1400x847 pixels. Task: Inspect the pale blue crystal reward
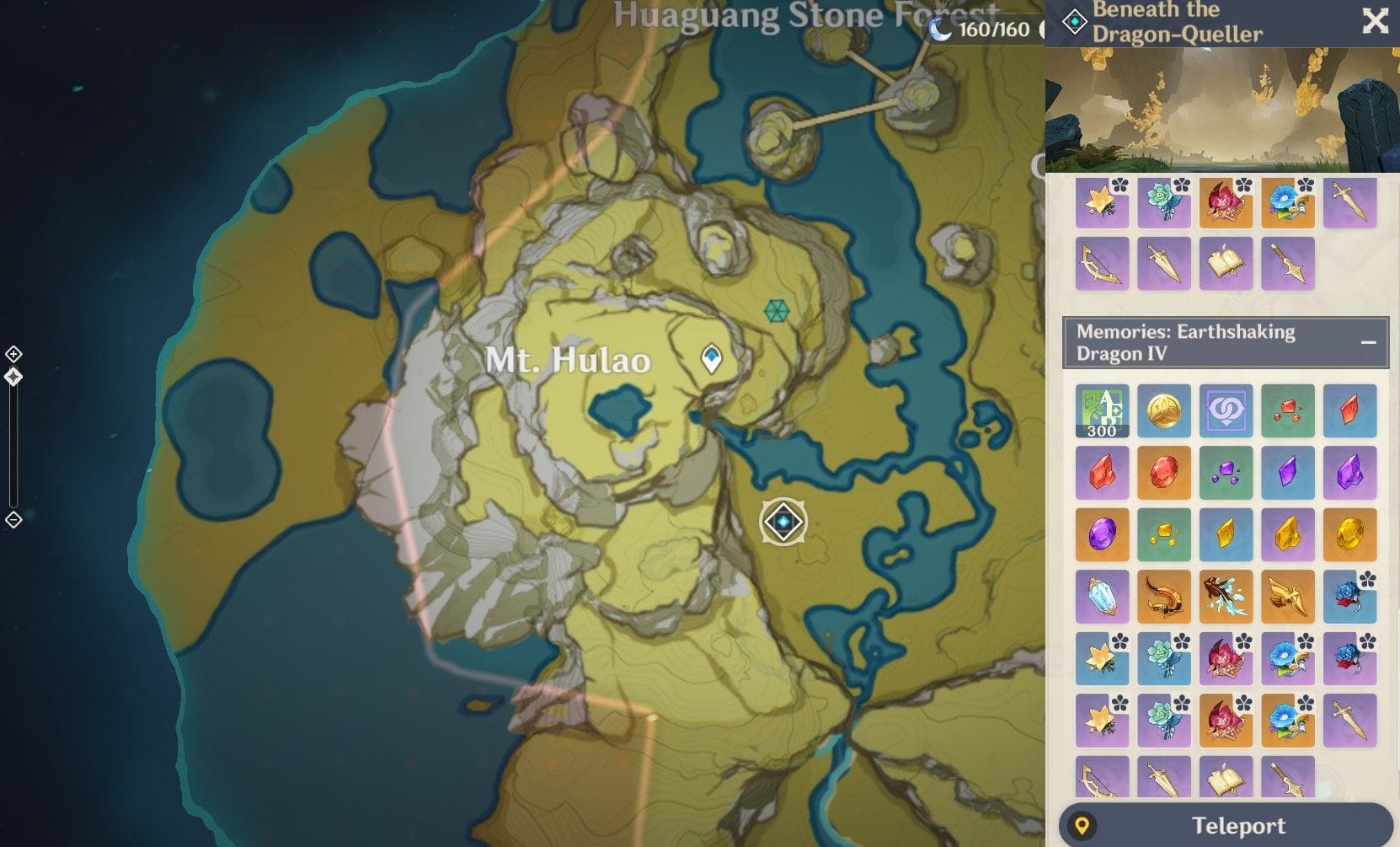[1102, 597]
